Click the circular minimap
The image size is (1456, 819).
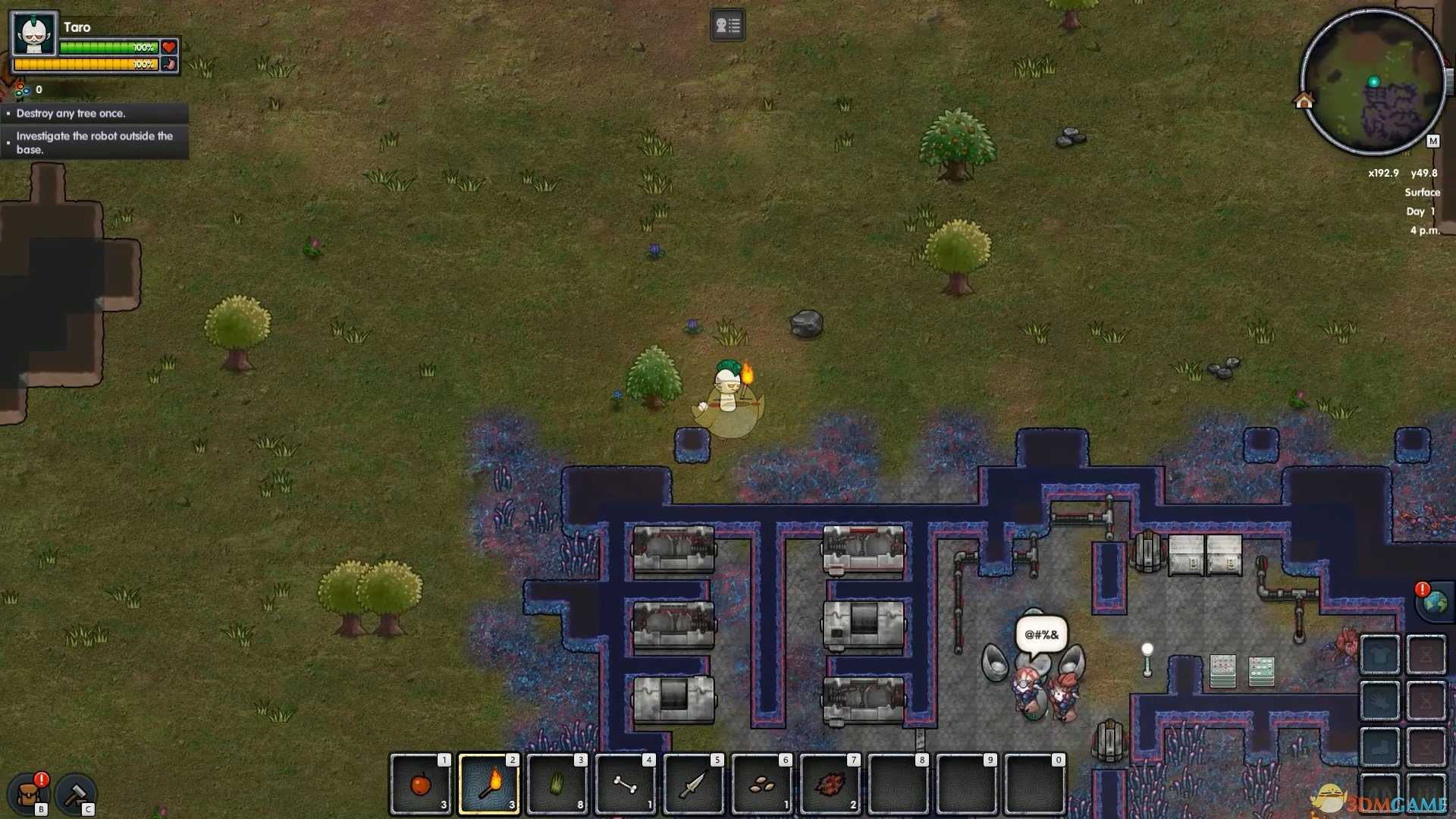point(1373,82)
